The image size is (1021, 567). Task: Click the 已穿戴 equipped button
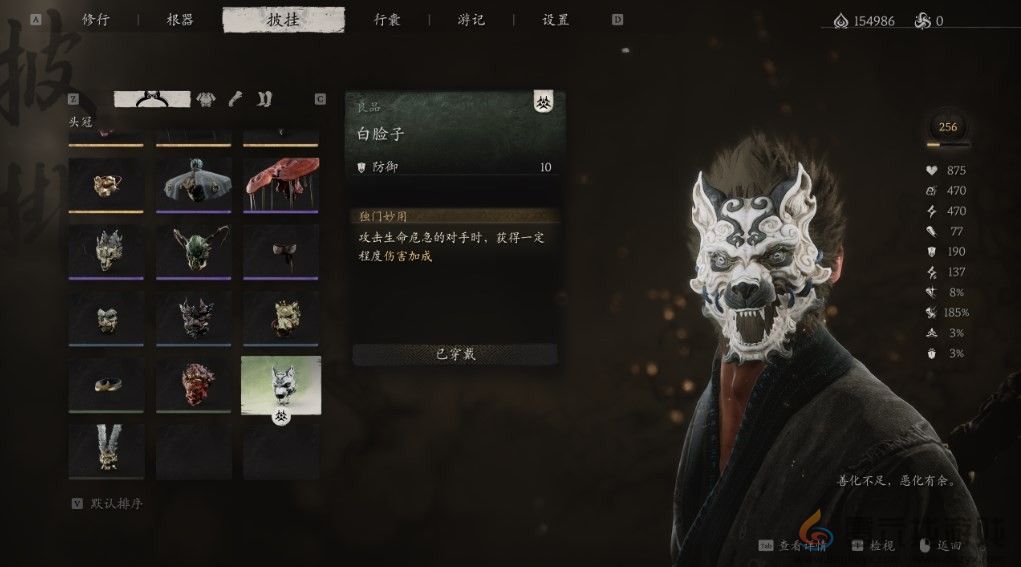(x=455, y=354)
